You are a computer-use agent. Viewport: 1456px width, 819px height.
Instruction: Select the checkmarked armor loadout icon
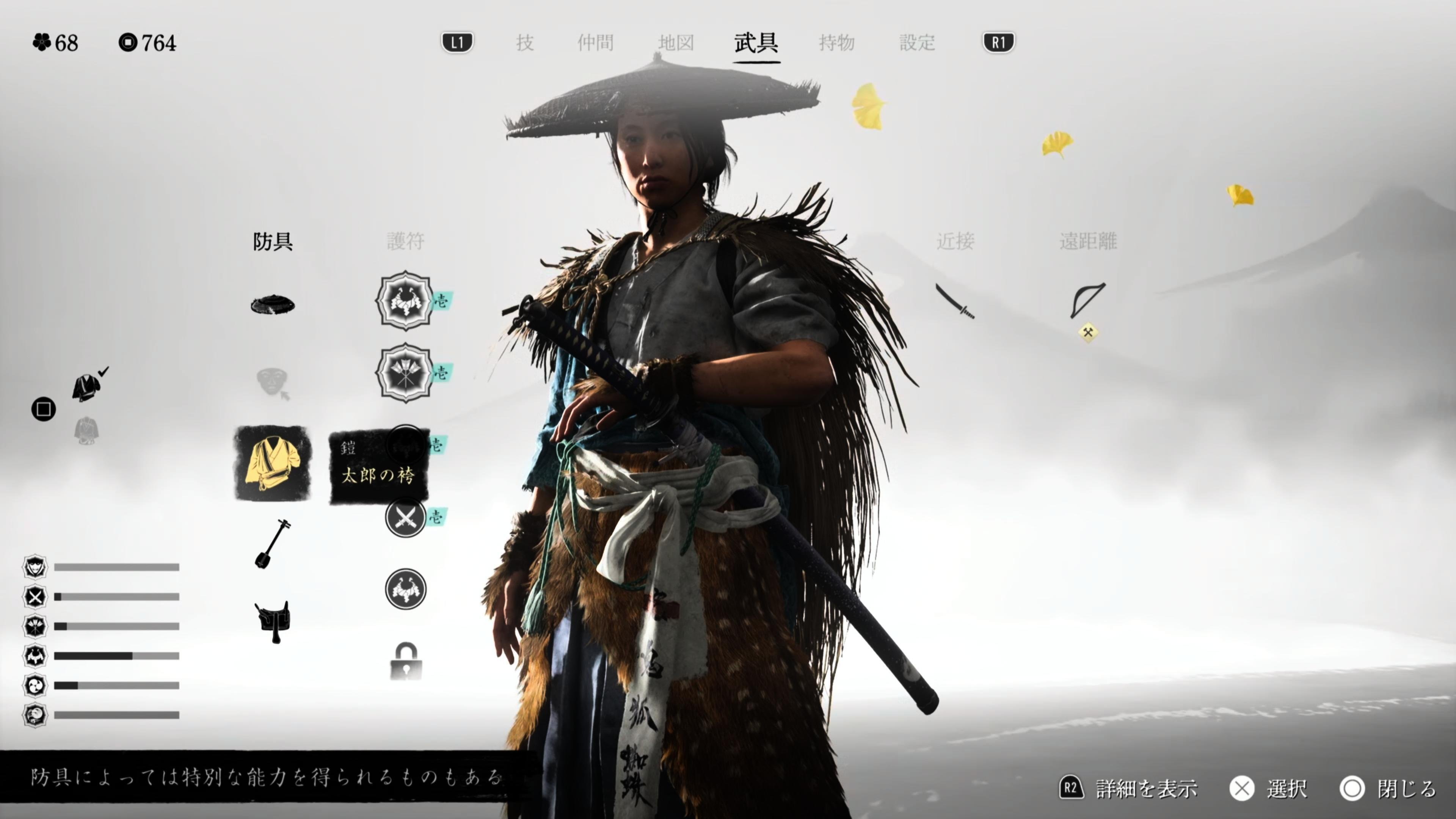[86, 387]
